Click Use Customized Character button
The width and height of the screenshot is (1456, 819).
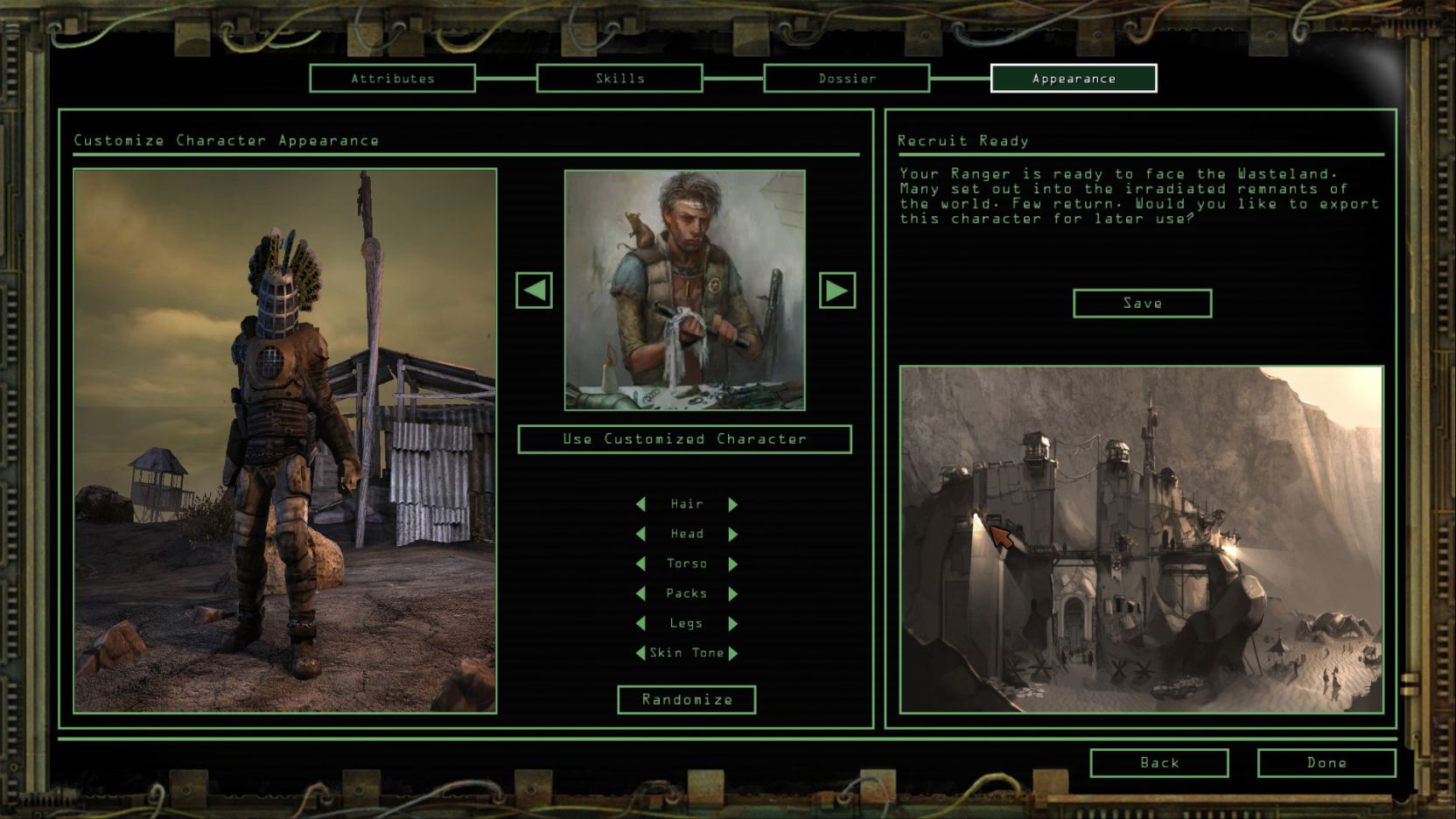point(684,439)
